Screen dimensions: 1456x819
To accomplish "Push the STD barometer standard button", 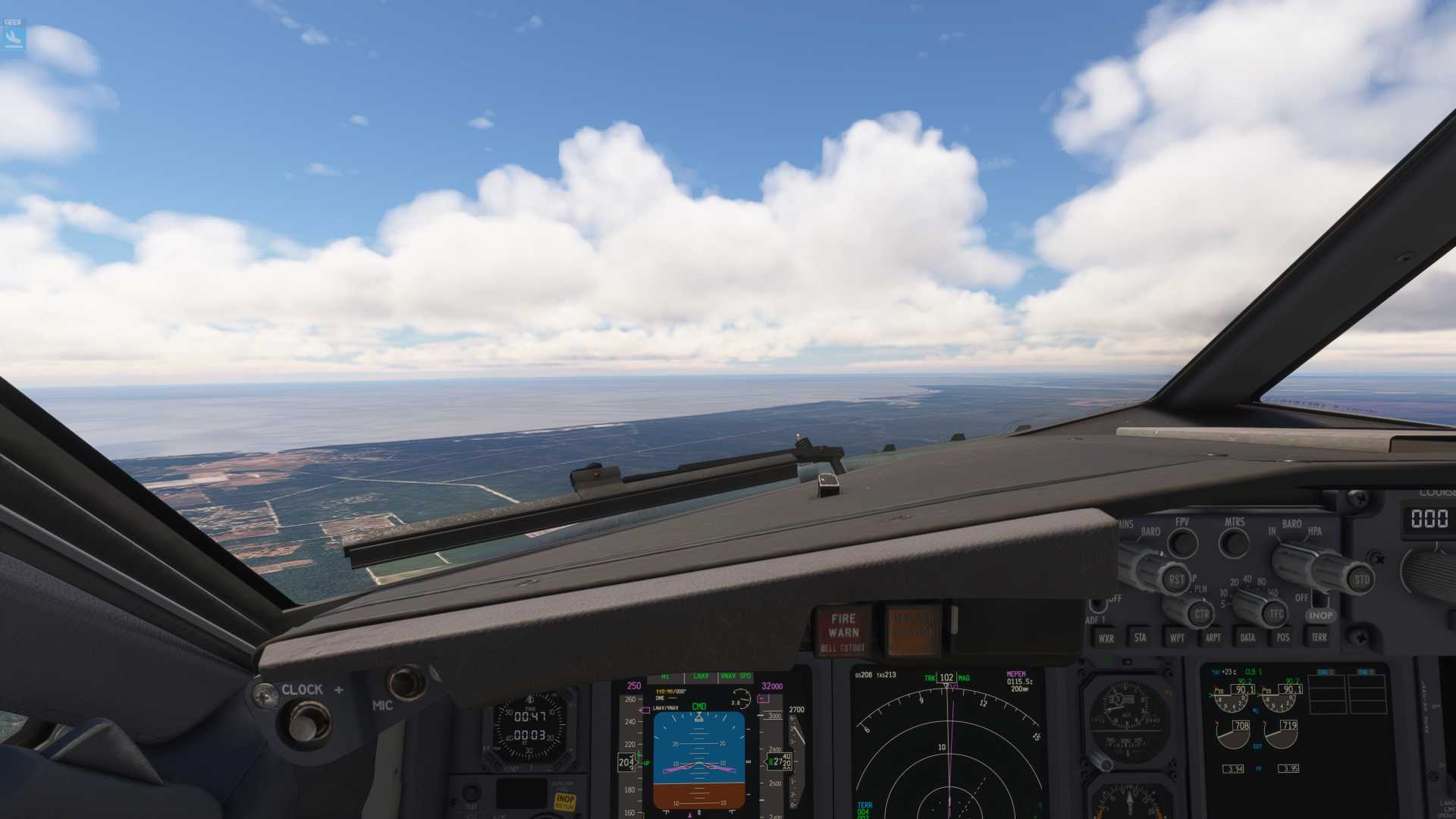I will click(1361, 580).
